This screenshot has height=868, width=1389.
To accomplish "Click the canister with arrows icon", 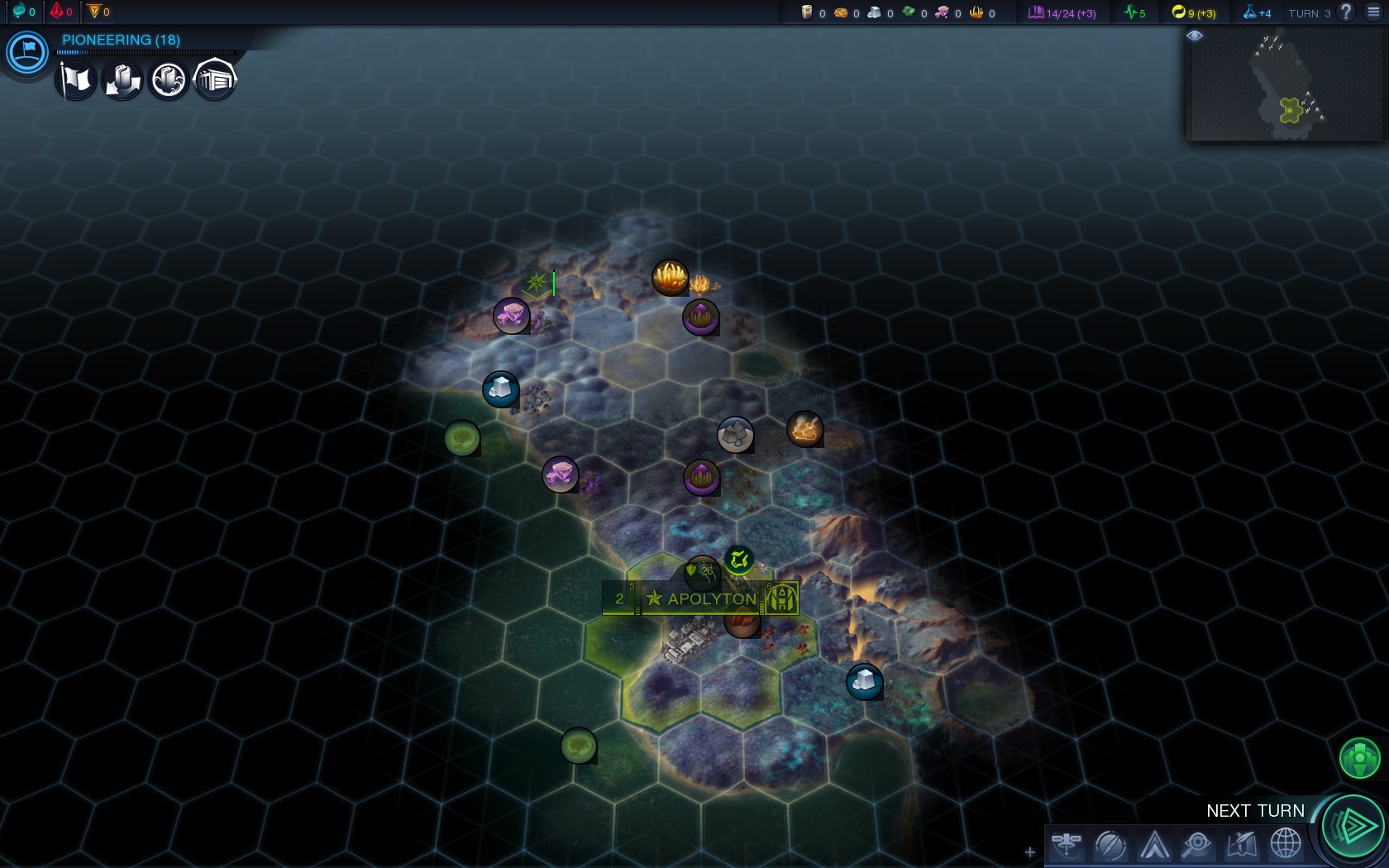I will click(122, 80).
